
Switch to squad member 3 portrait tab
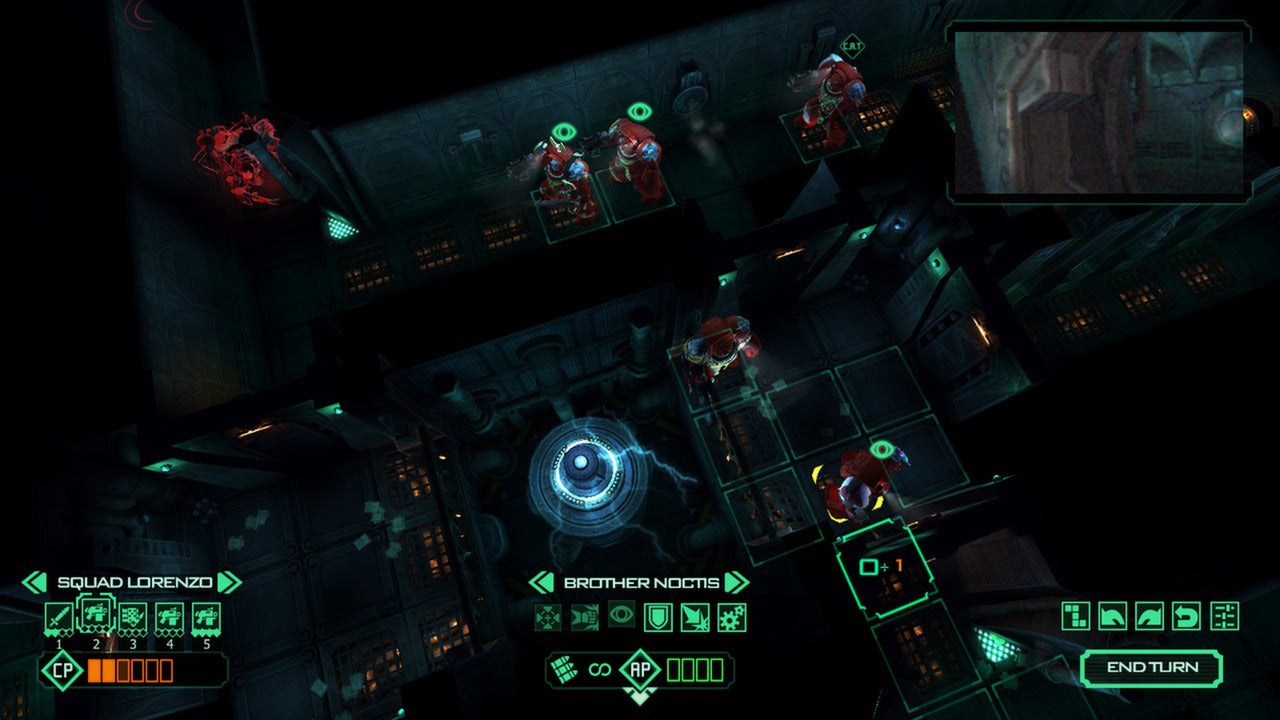pos(131,614)
